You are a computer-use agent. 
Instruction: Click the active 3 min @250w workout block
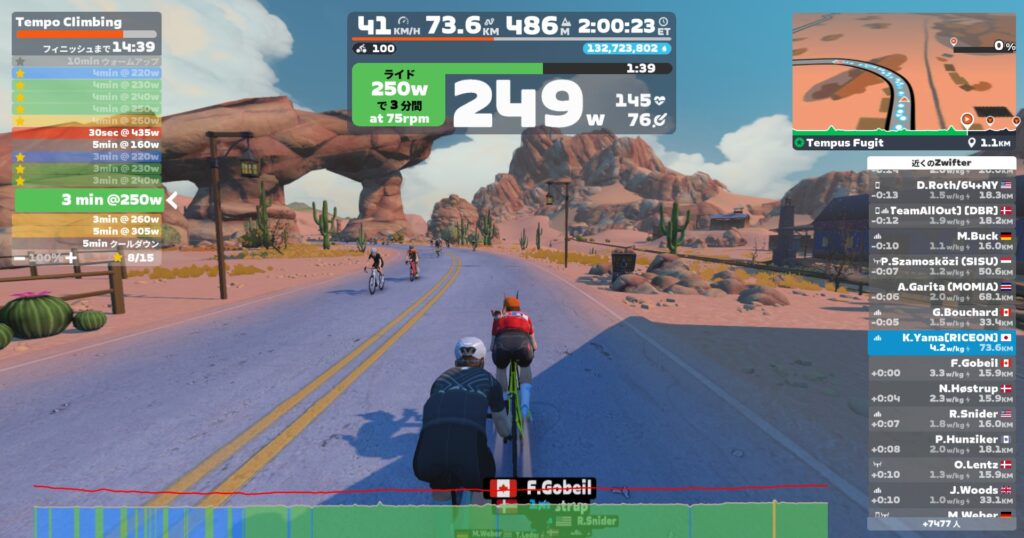pos(88,200)
